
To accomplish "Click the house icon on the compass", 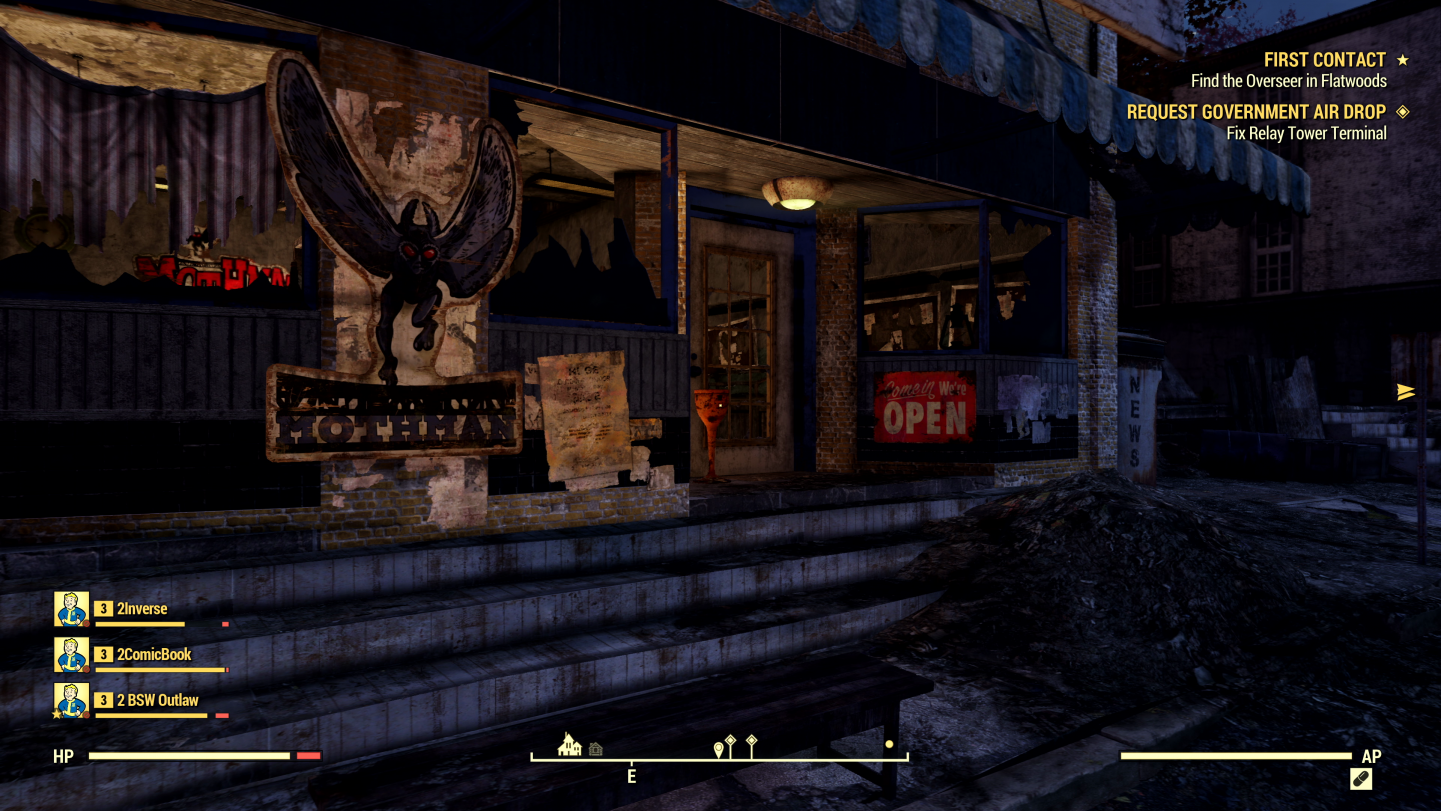I will click(570, 745).
